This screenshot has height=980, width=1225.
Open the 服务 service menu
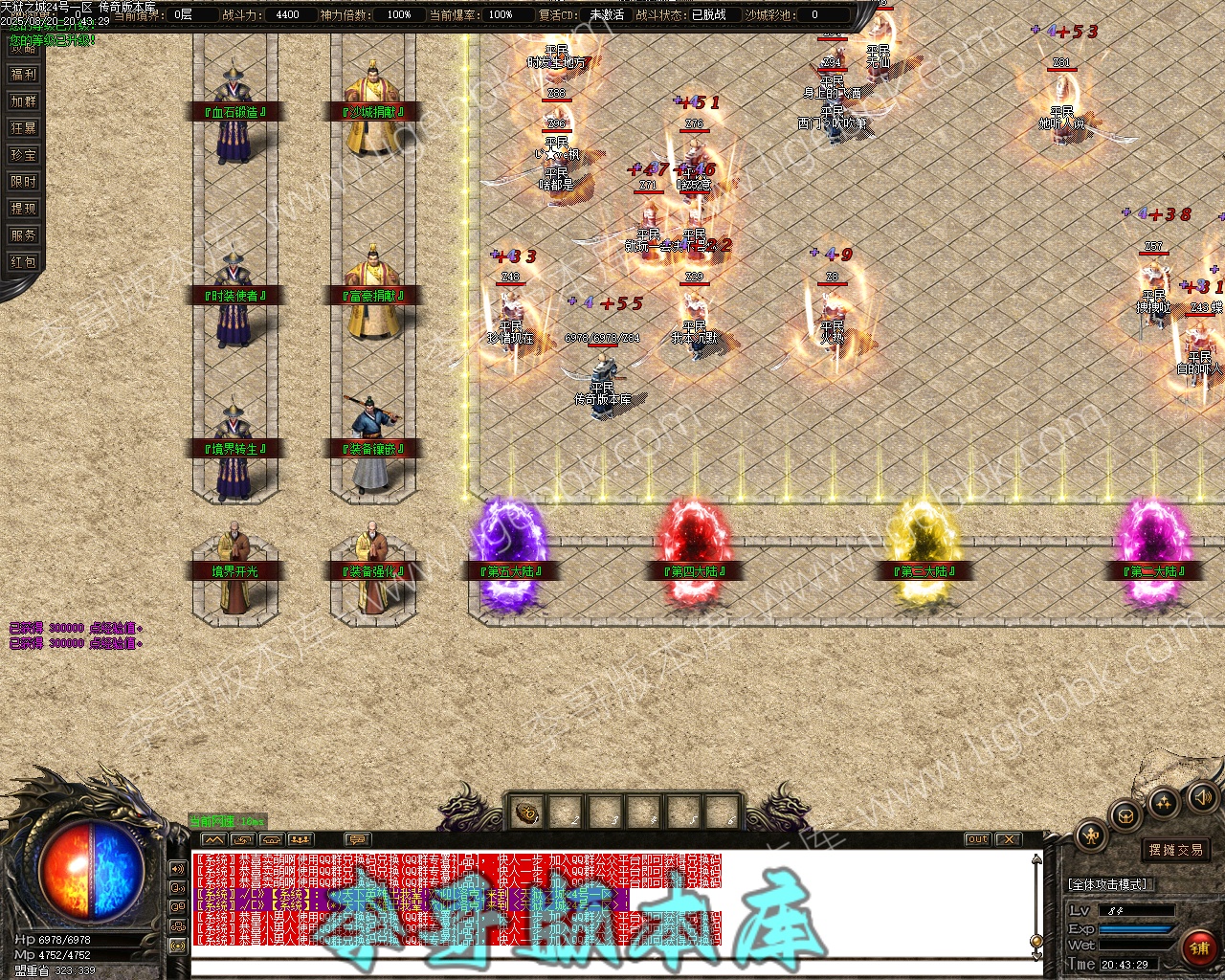[x=23, y=234]
